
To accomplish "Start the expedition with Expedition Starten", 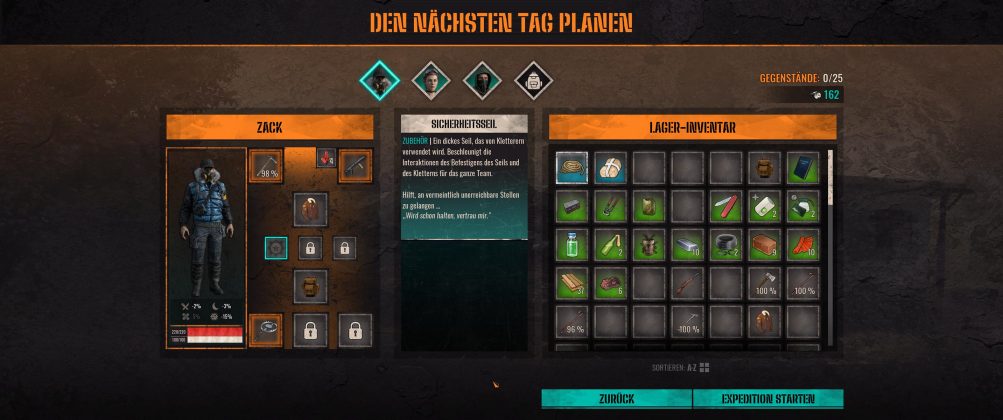I will point(767,399).
